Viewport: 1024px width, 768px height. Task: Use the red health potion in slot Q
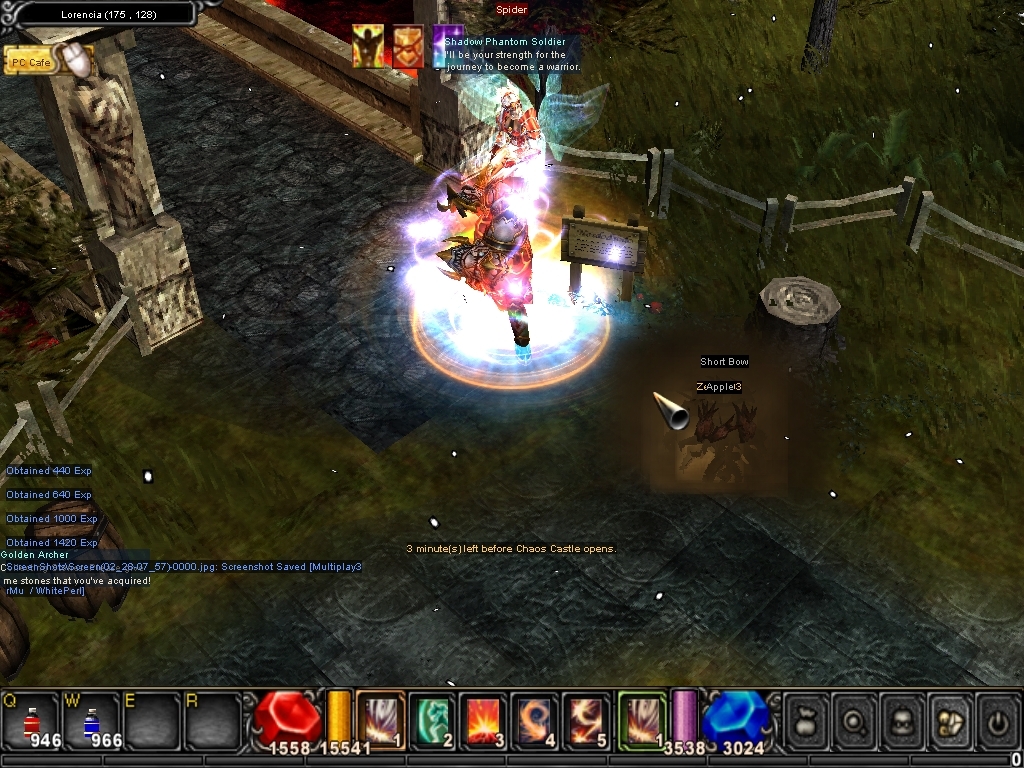pyautogui.click(x=30, y=719)
